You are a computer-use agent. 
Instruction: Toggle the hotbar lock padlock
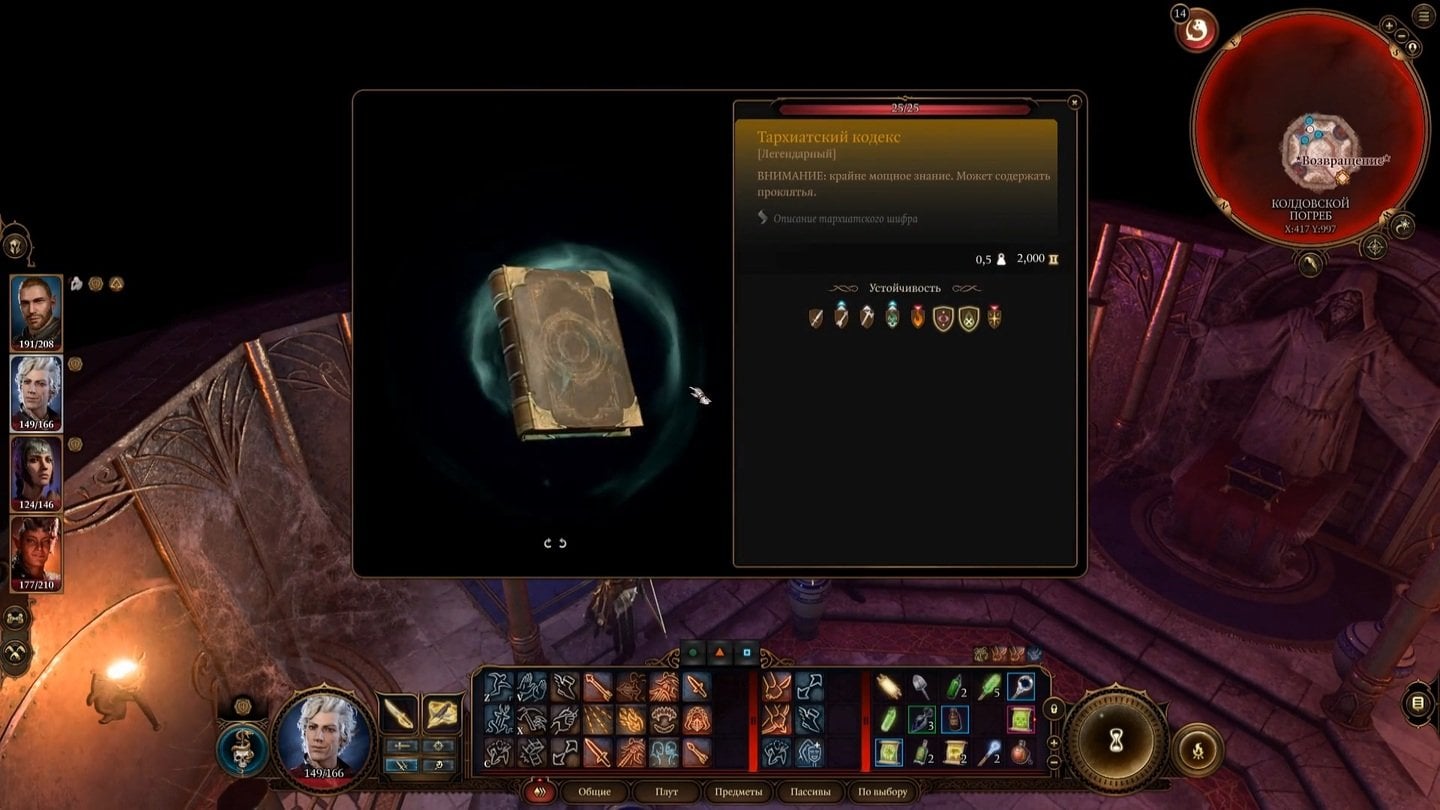(1052, 709)
